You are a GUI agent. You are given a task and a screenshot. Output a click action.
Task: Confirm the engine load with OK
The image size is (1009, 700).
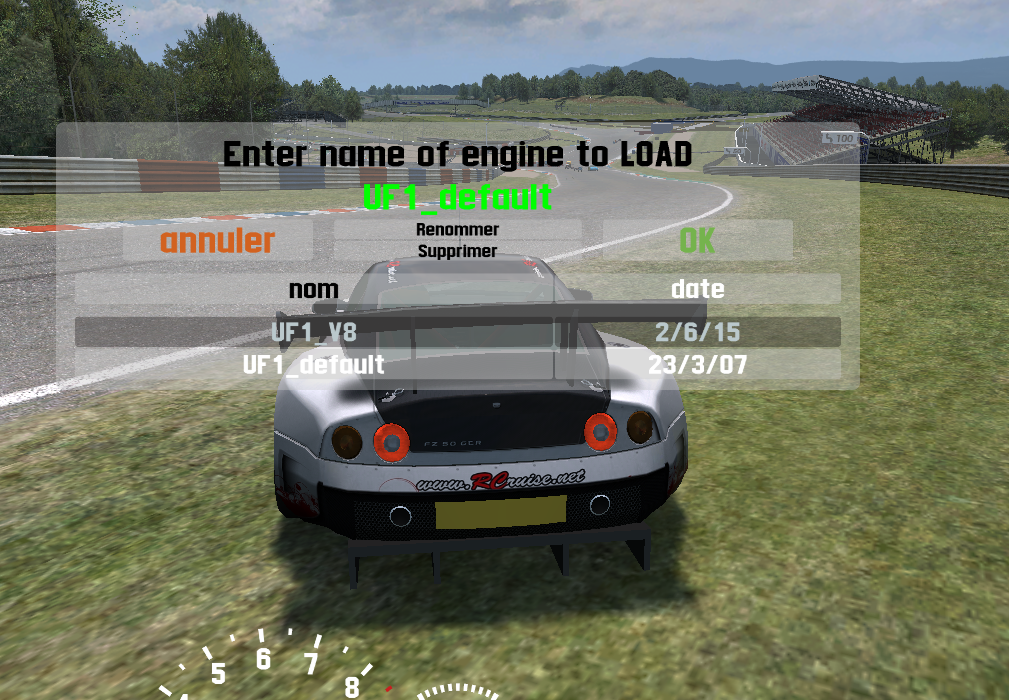697,241
